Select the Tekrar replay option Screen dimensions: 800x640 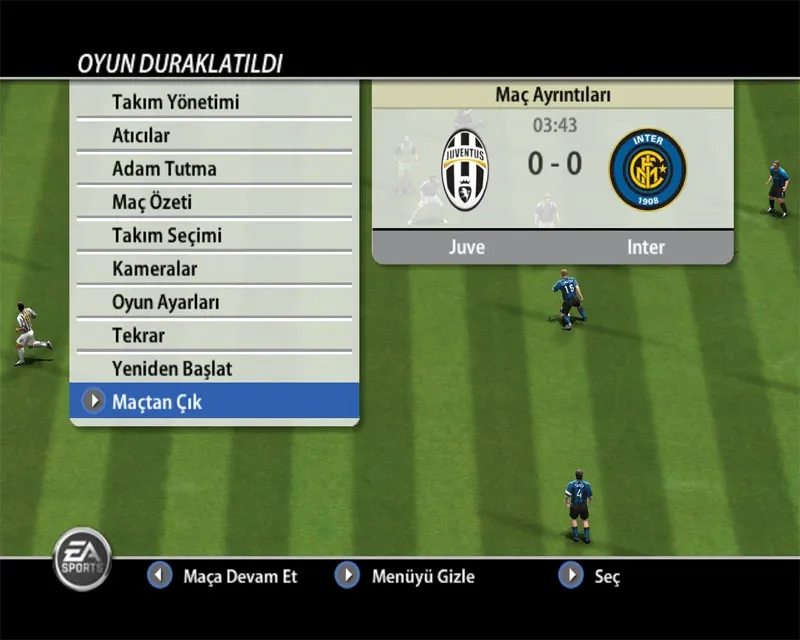coord(138,335)
